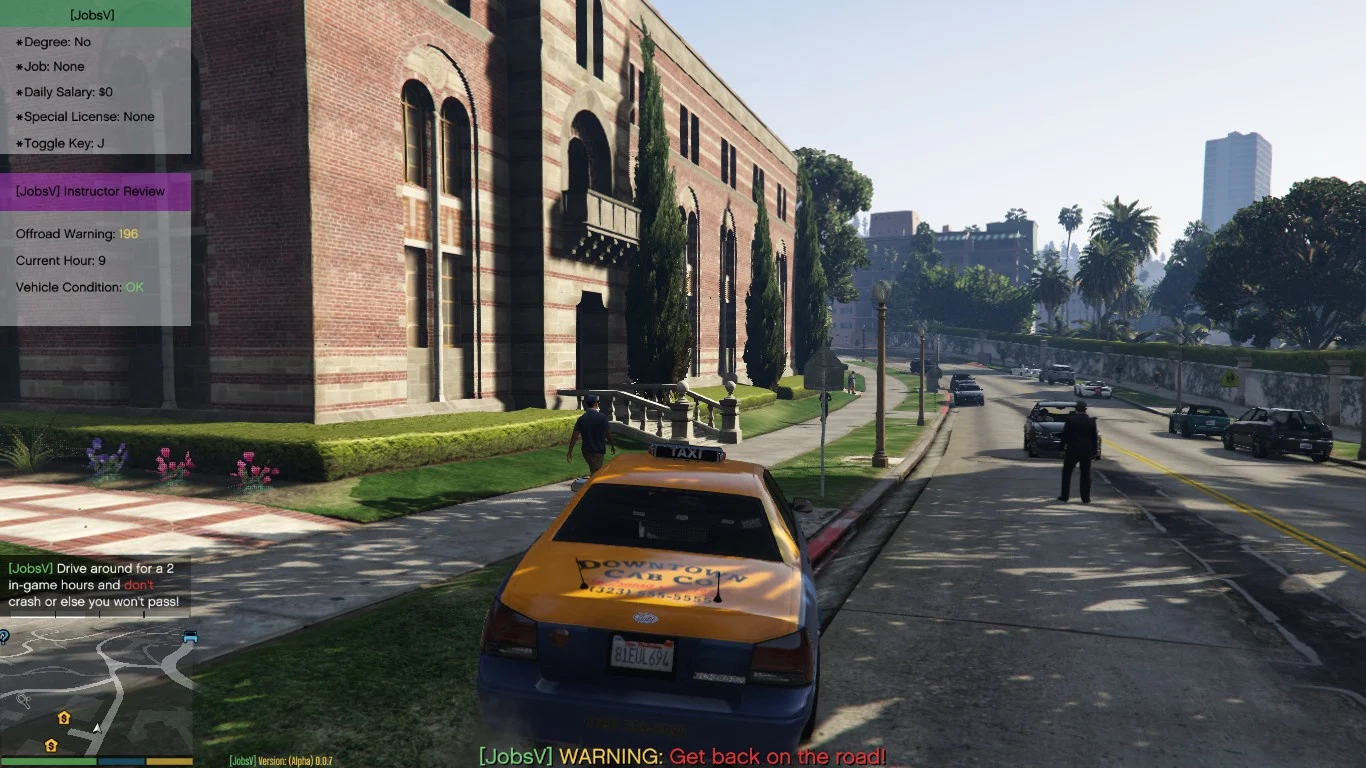The width and height of the screenshot is (1366, 768).
Task: Select the blue question-mark blip on the minimap
Action: (x=4, y=639)
